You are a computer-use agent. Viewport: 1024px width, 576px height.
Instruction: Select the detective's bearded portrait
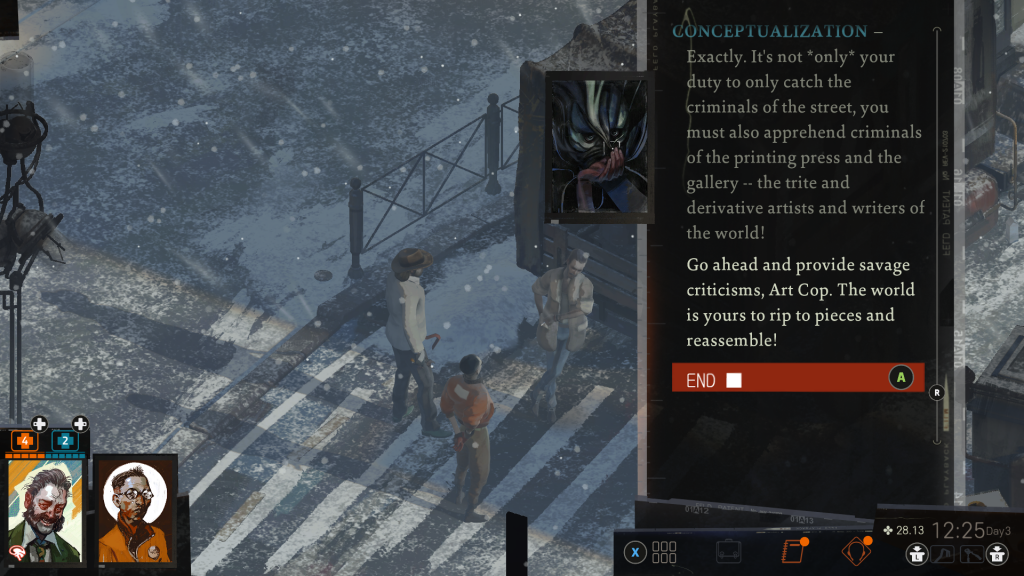(47, 509)
